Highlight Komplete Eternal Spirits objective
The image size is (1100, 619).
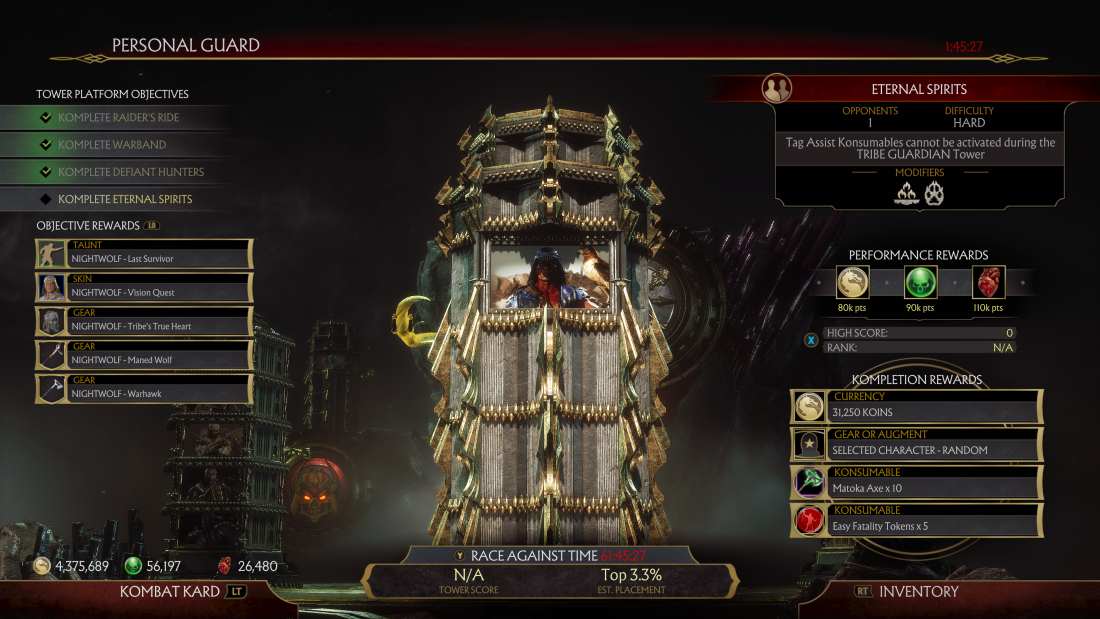(x=125, y=199)
